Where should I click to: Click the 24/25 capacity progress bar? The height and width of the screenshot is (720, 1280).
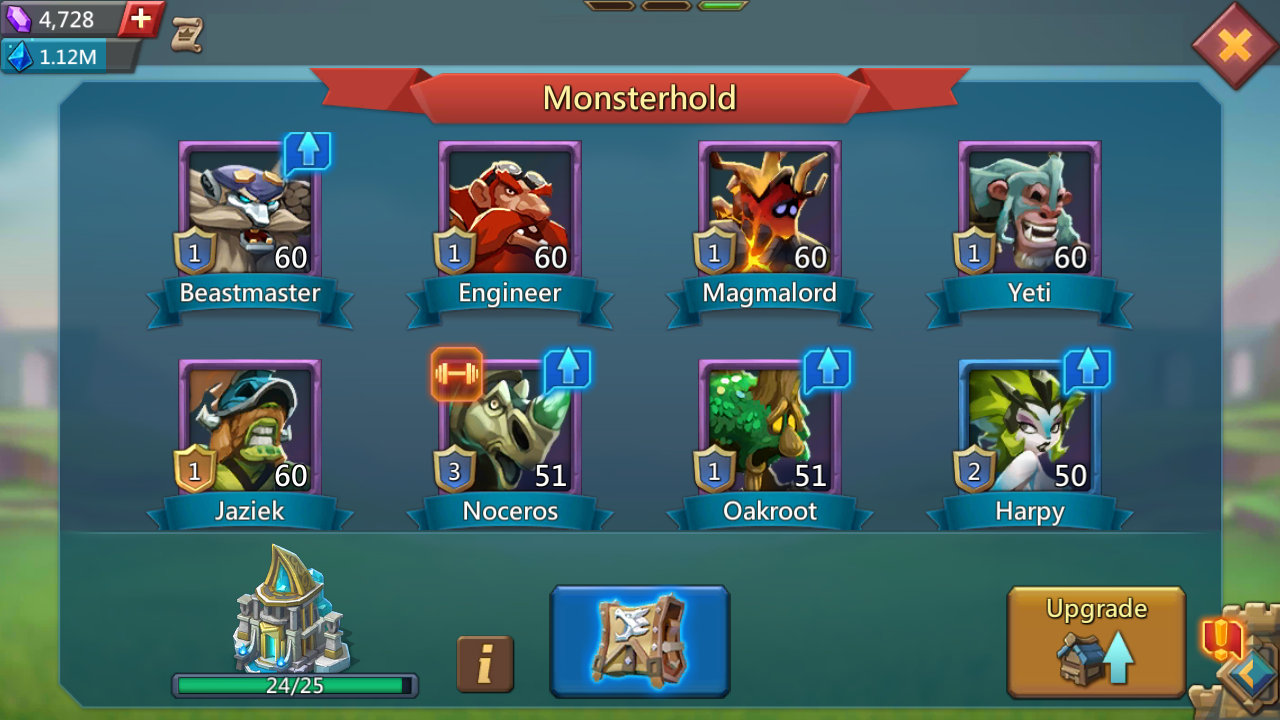[x=293, y=684]
